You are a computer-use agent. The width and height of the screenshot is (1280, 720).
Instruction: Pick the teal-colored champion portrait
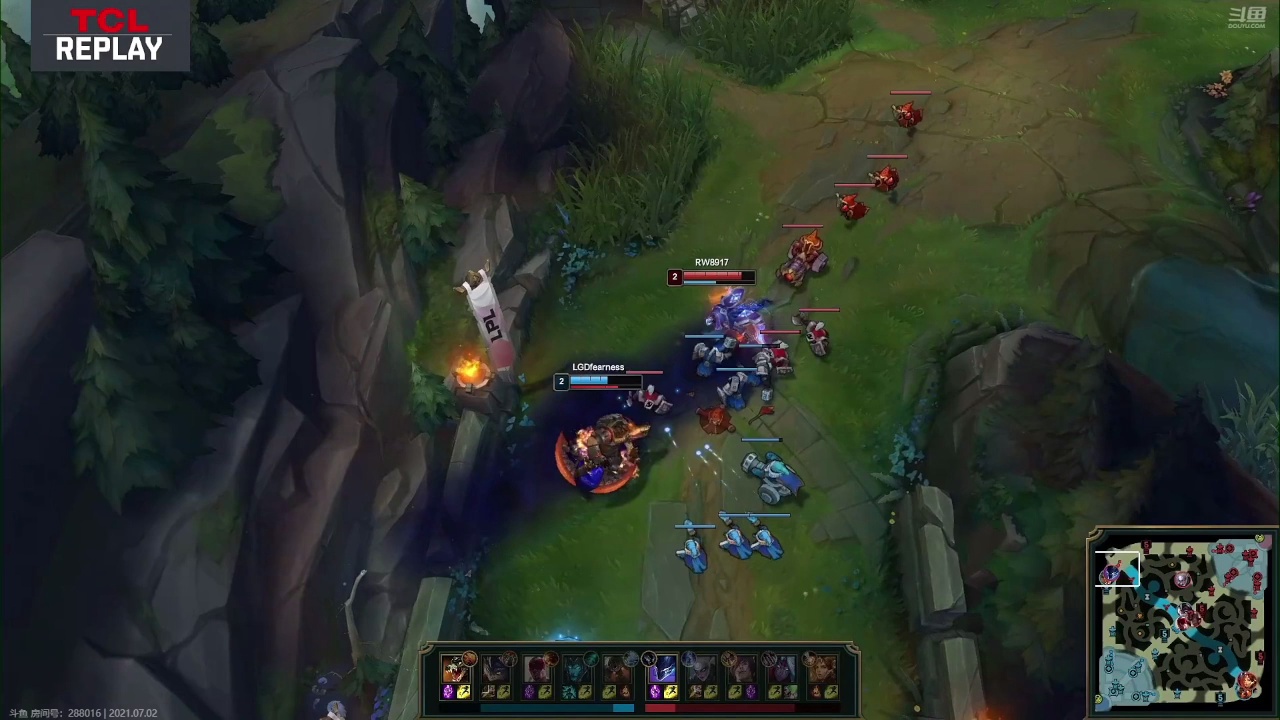tap(577, 668)
